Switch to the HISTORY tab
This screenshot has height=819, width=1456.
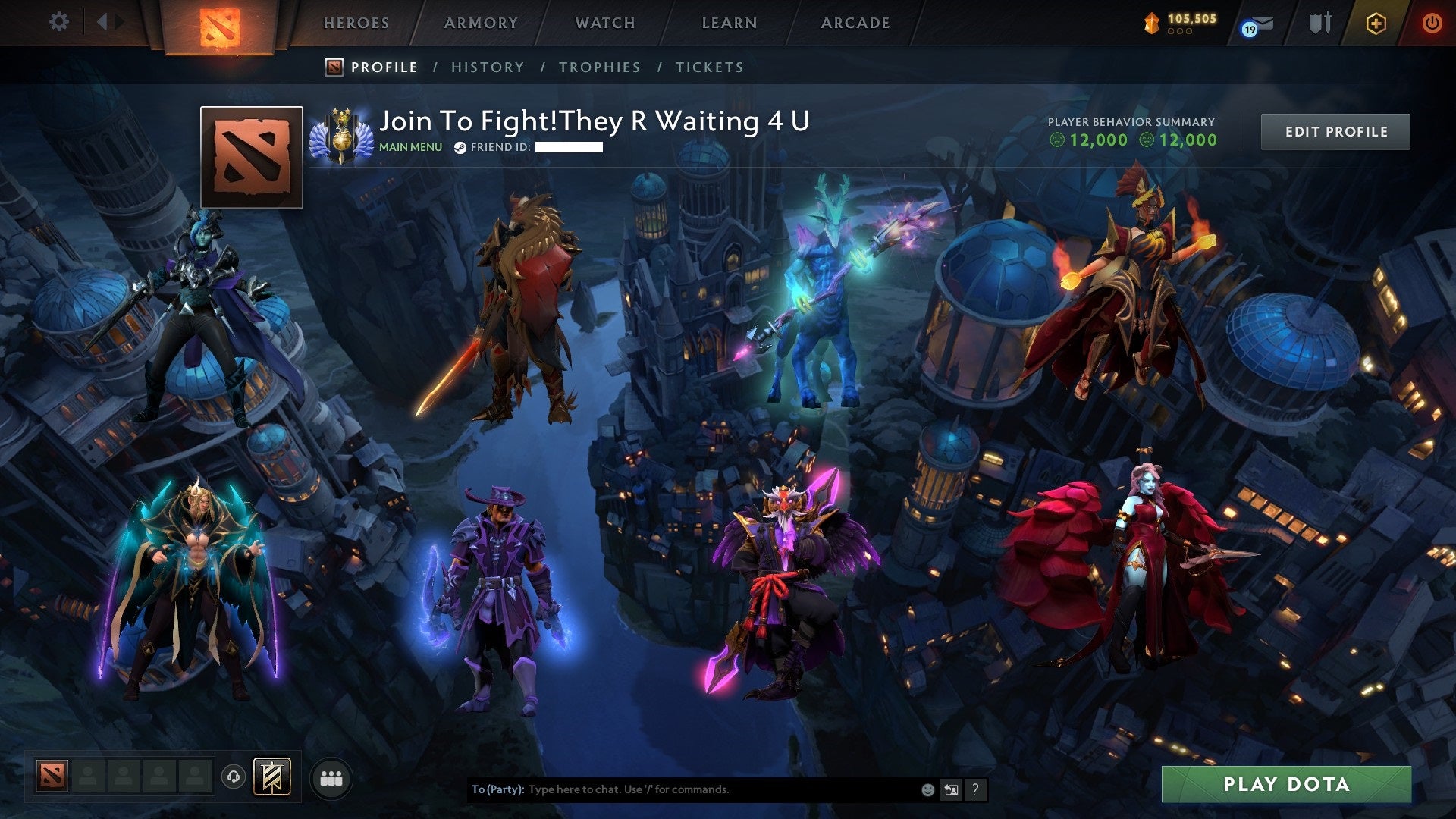pos(488,67)
